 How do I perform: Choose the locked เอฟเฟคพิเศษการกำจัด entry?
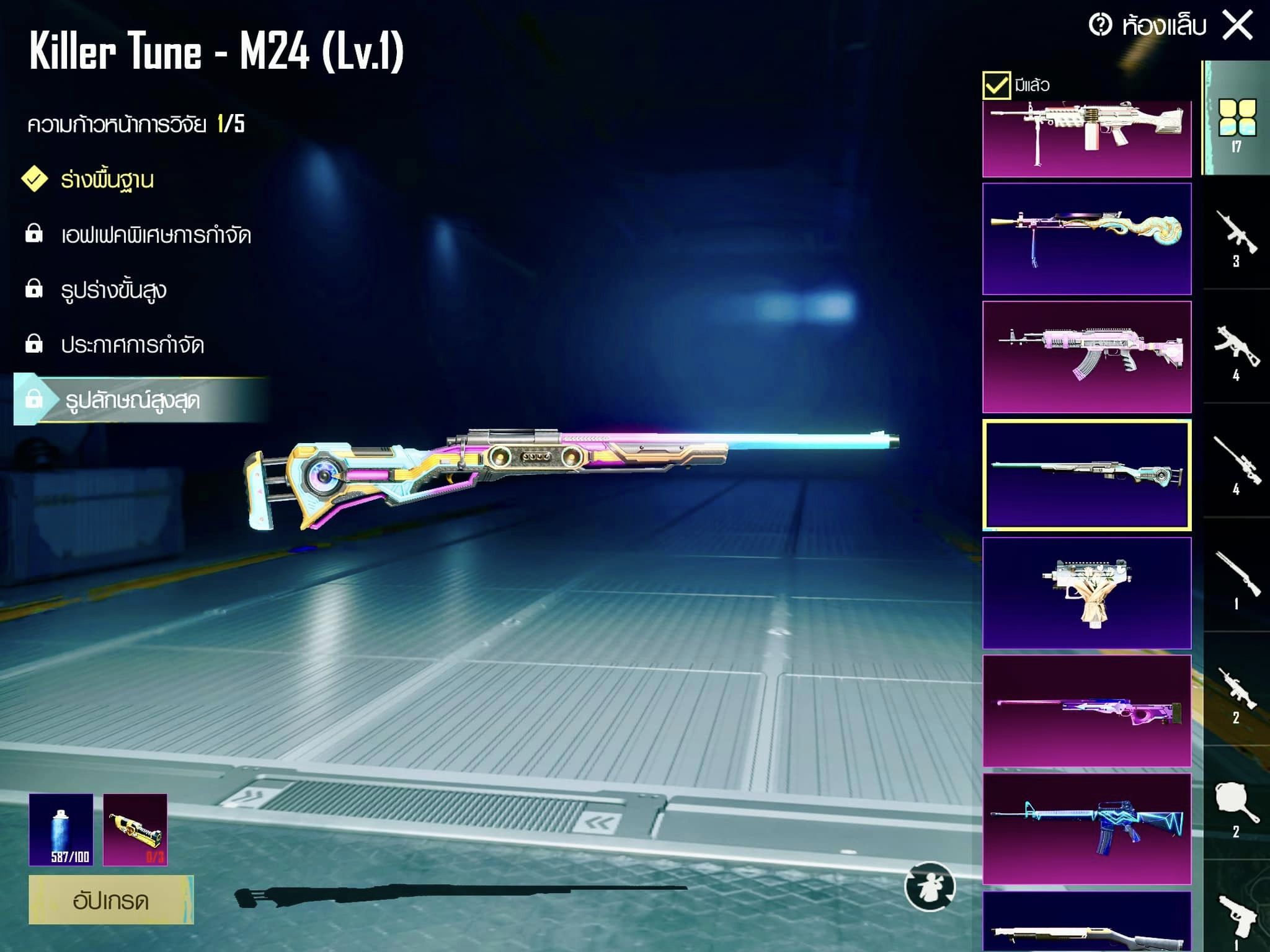point(155,235)
